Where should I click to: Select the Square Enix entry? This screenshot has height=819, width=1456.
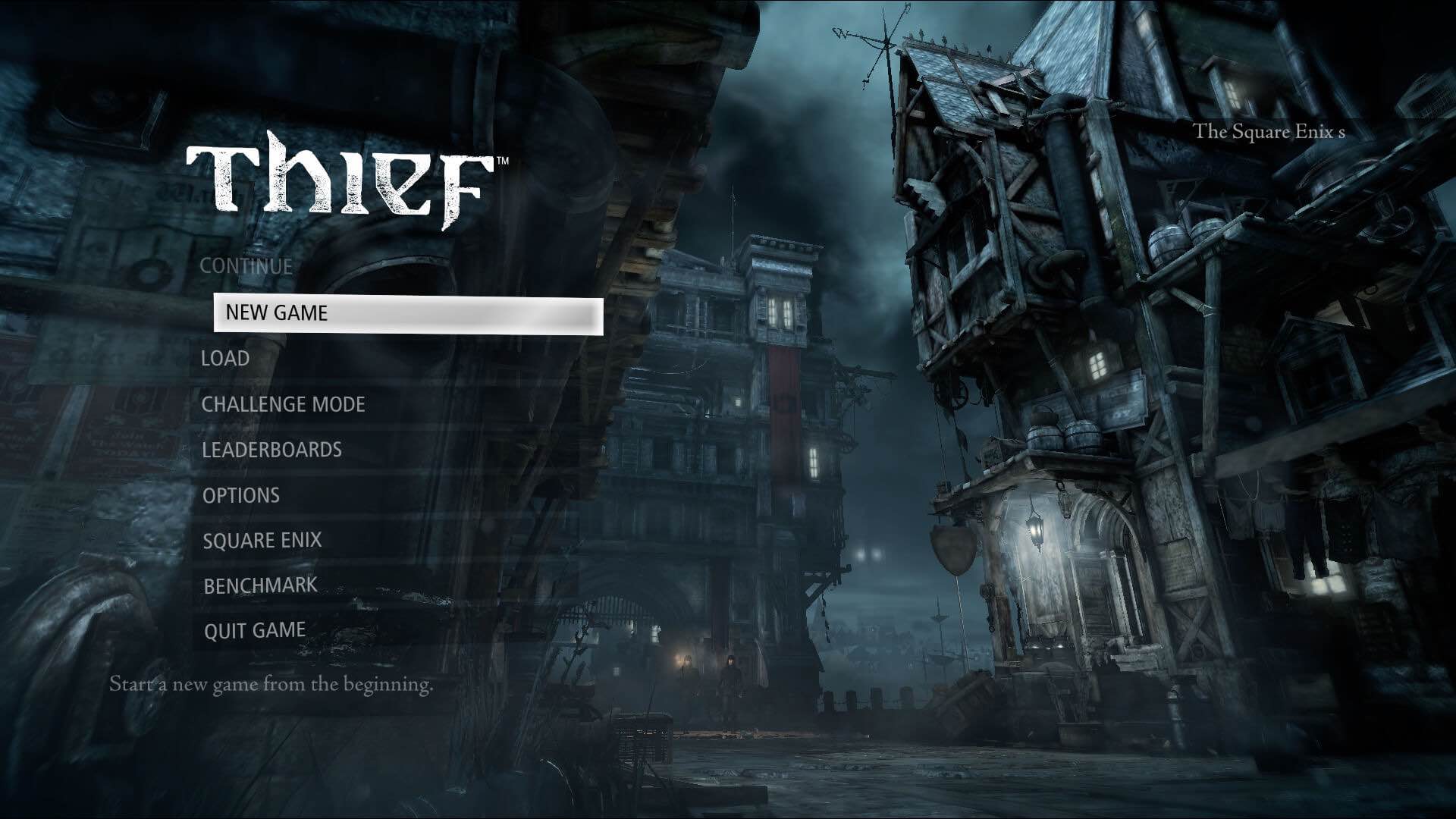coord(262,540)
